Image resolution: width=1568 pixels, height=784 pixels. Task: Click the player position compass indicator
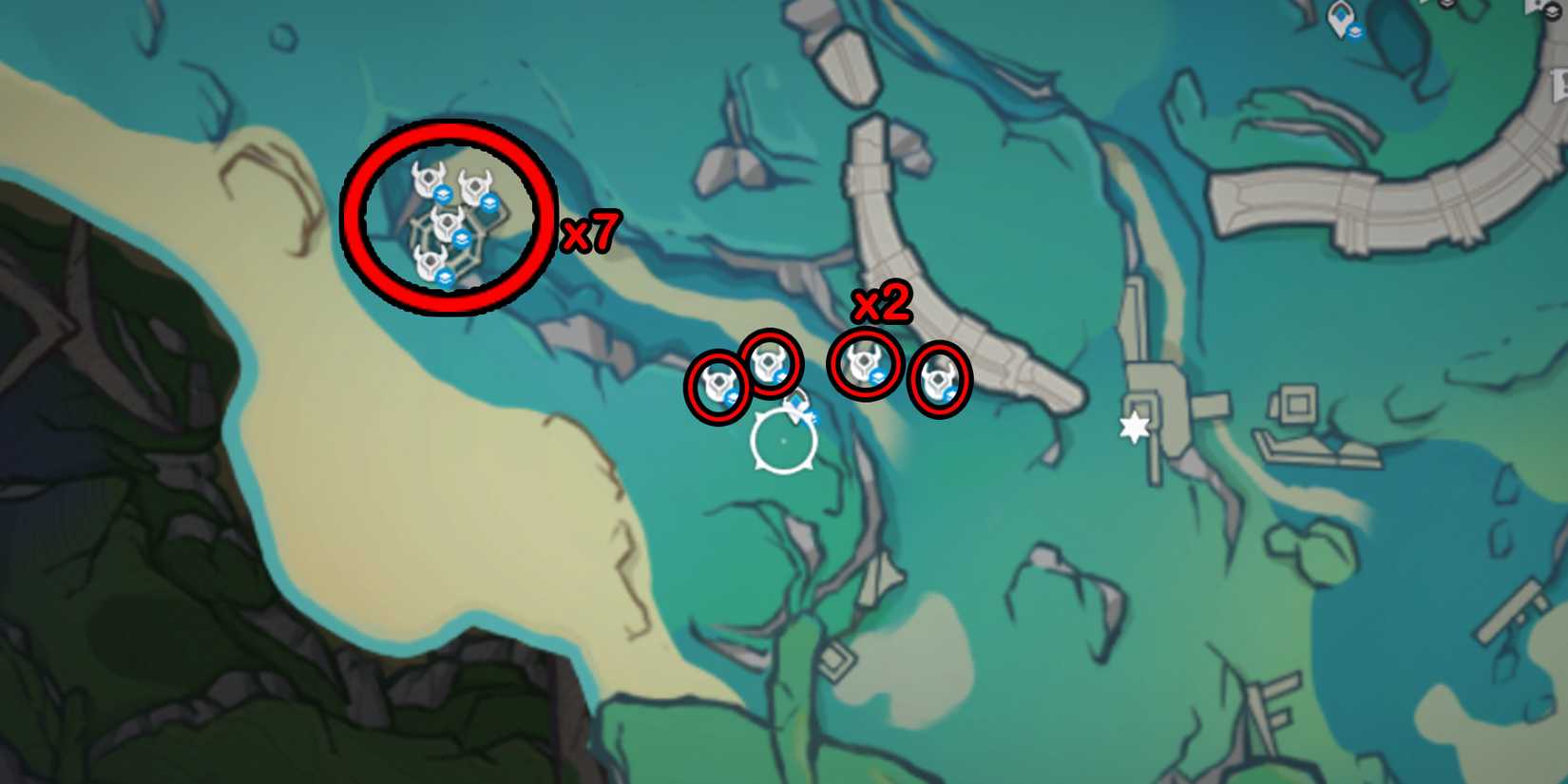[x=784, y=440]
